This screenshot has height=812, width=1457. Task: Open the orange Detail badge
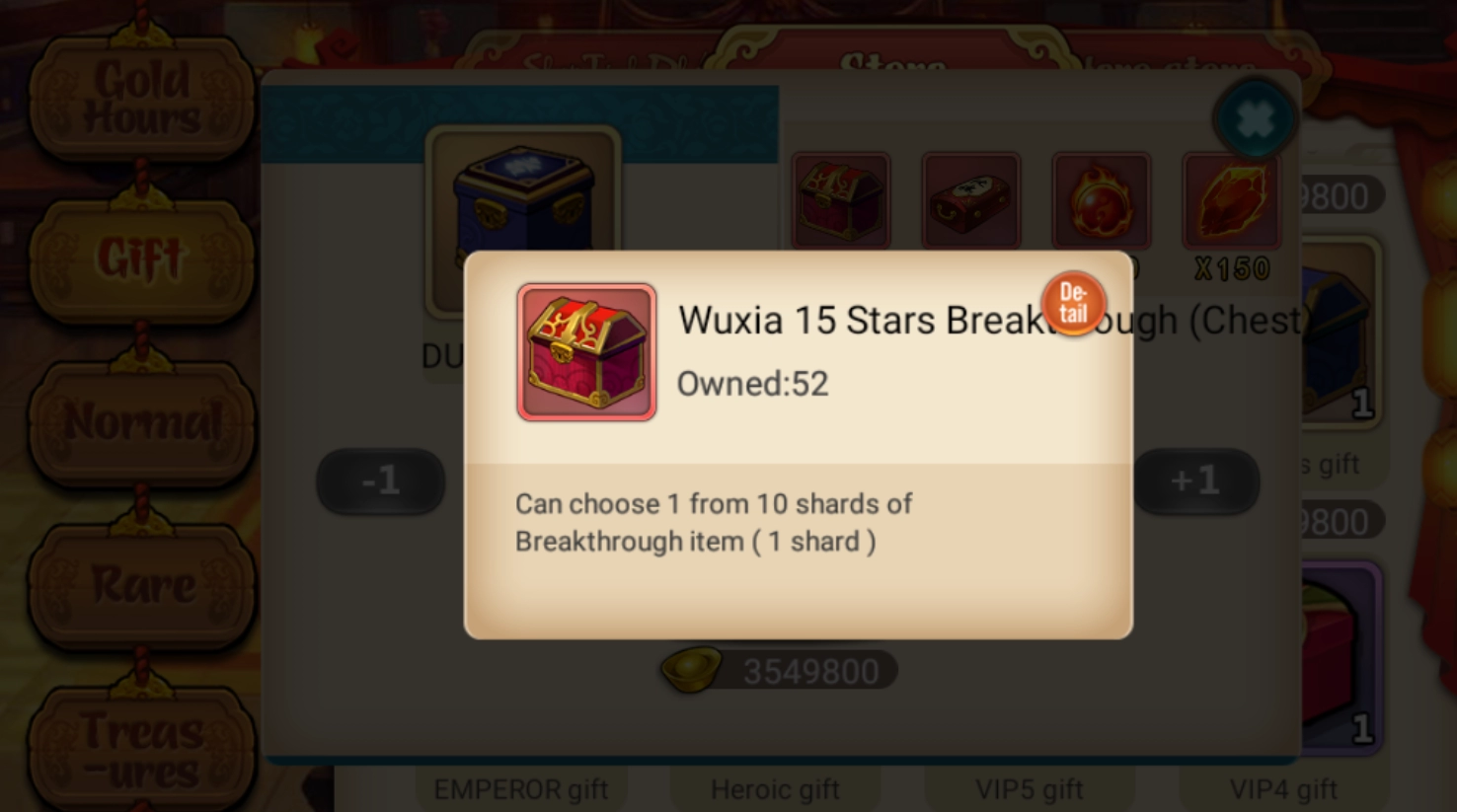1073,303
